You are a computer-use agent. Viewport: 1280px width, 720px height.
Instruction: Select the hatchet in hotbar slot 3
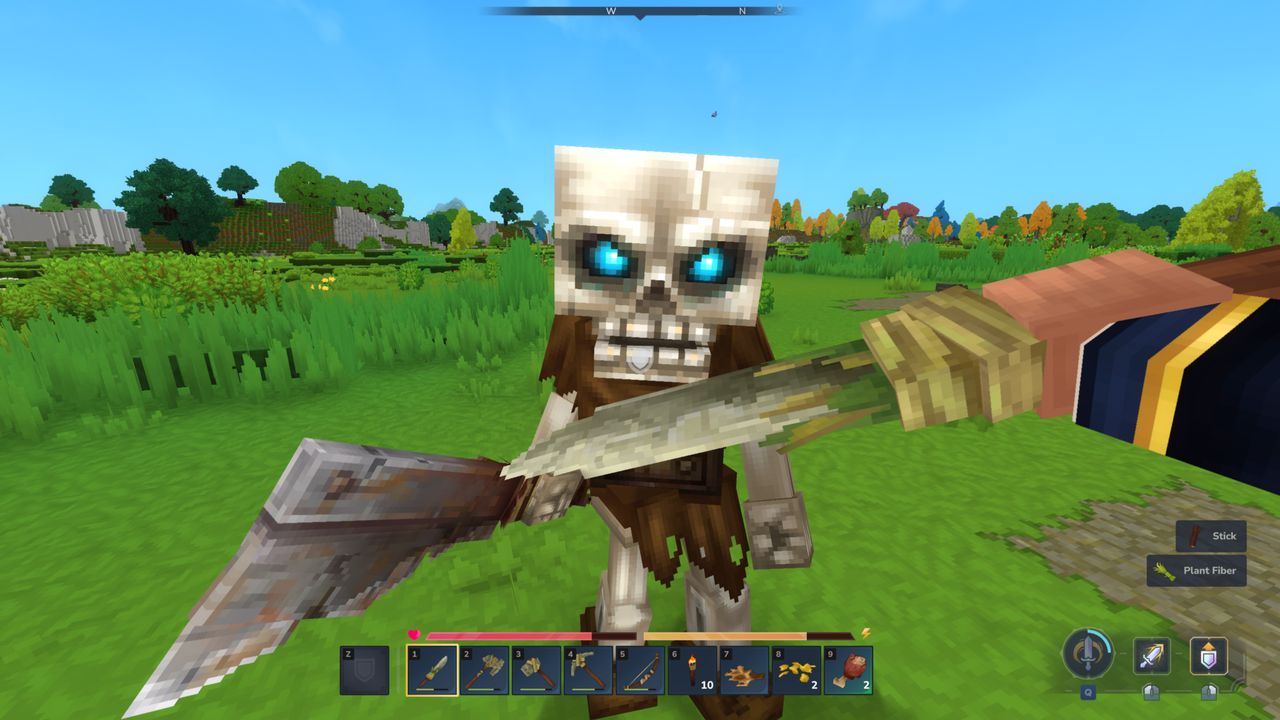pyautogui.click(x=537, y=670)
